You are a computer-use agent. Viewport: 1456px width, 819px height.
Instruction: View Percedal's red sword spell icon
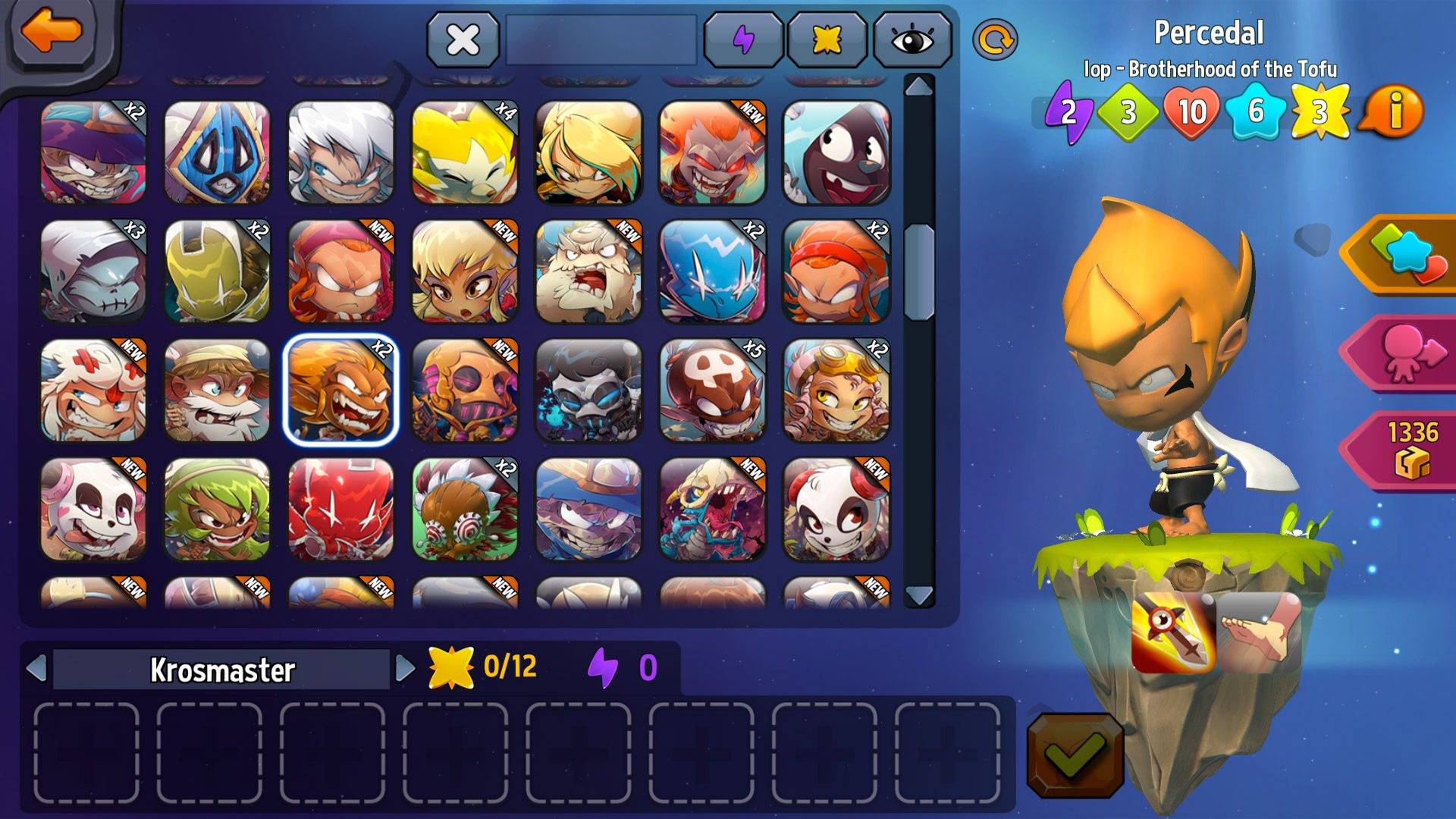pos(1172,633)
